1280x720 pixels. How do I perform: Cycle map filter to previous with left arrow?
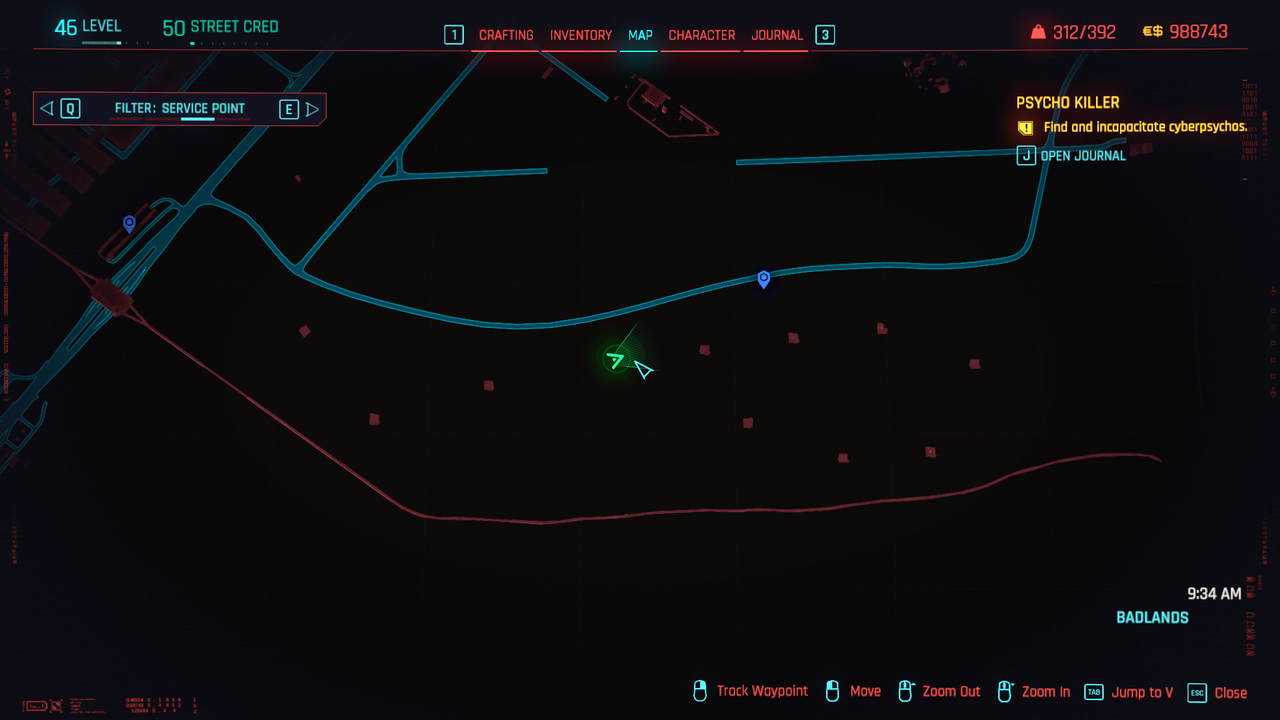pyautogui.click(x=46, y=109)
